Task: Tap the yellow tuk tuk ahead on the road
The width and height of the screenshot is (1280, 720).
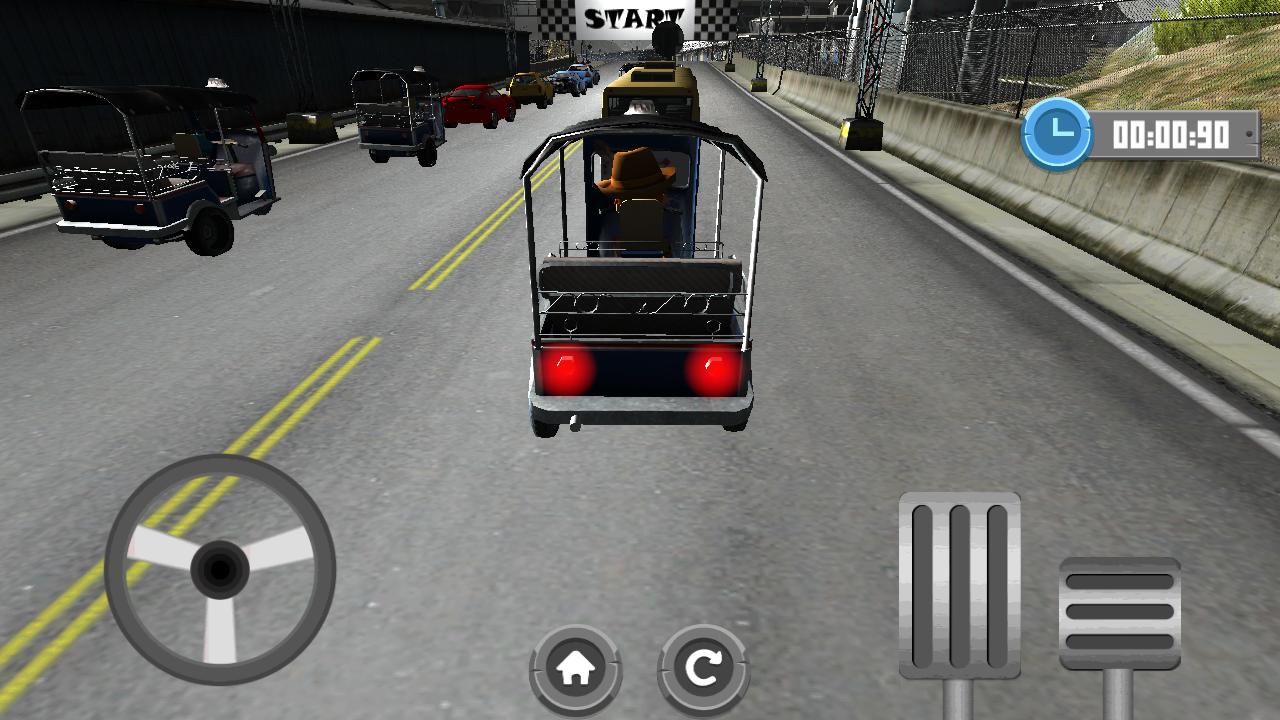Action: [x=650, y=85]
